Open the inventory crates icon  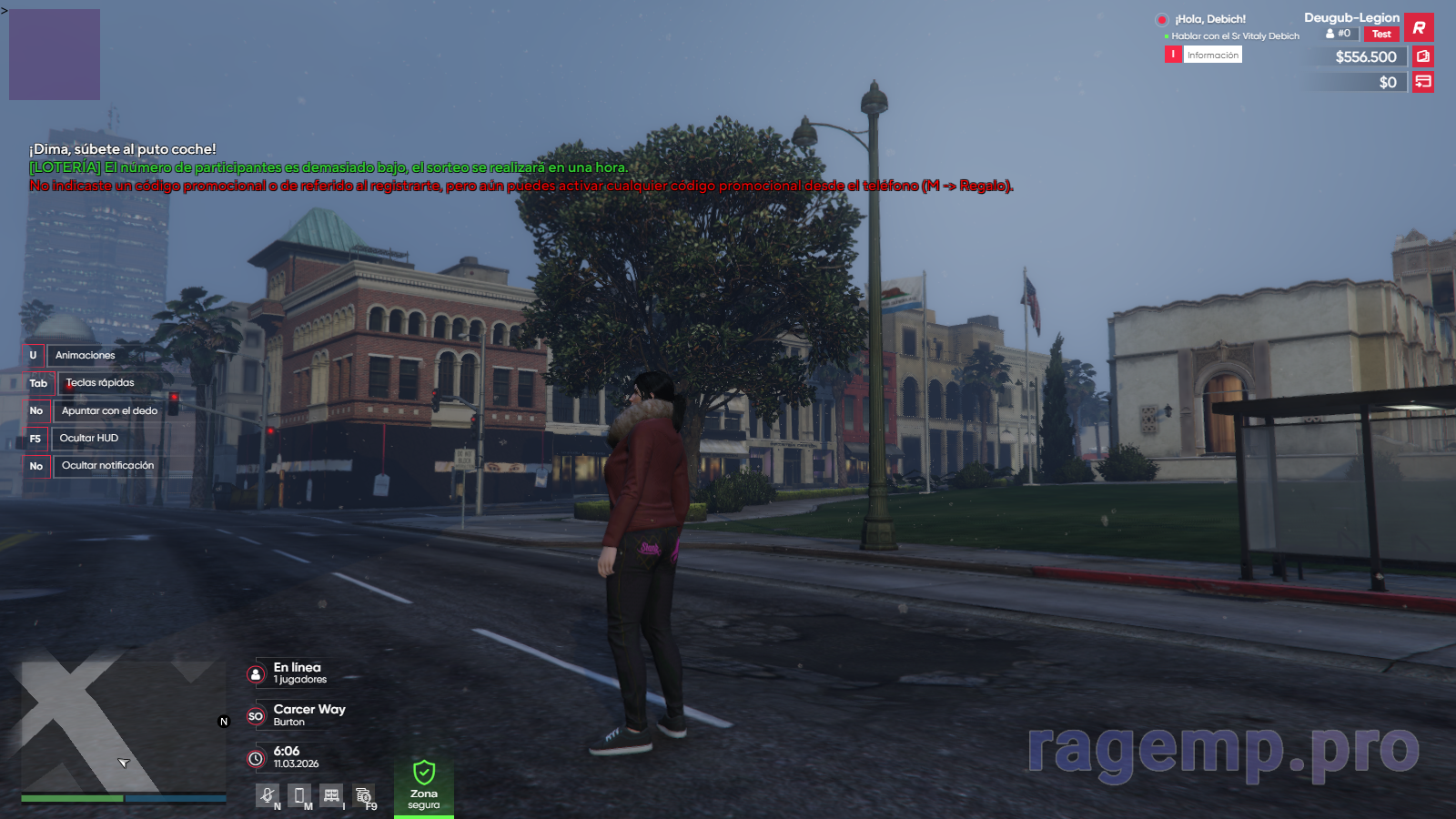[331, 795]
